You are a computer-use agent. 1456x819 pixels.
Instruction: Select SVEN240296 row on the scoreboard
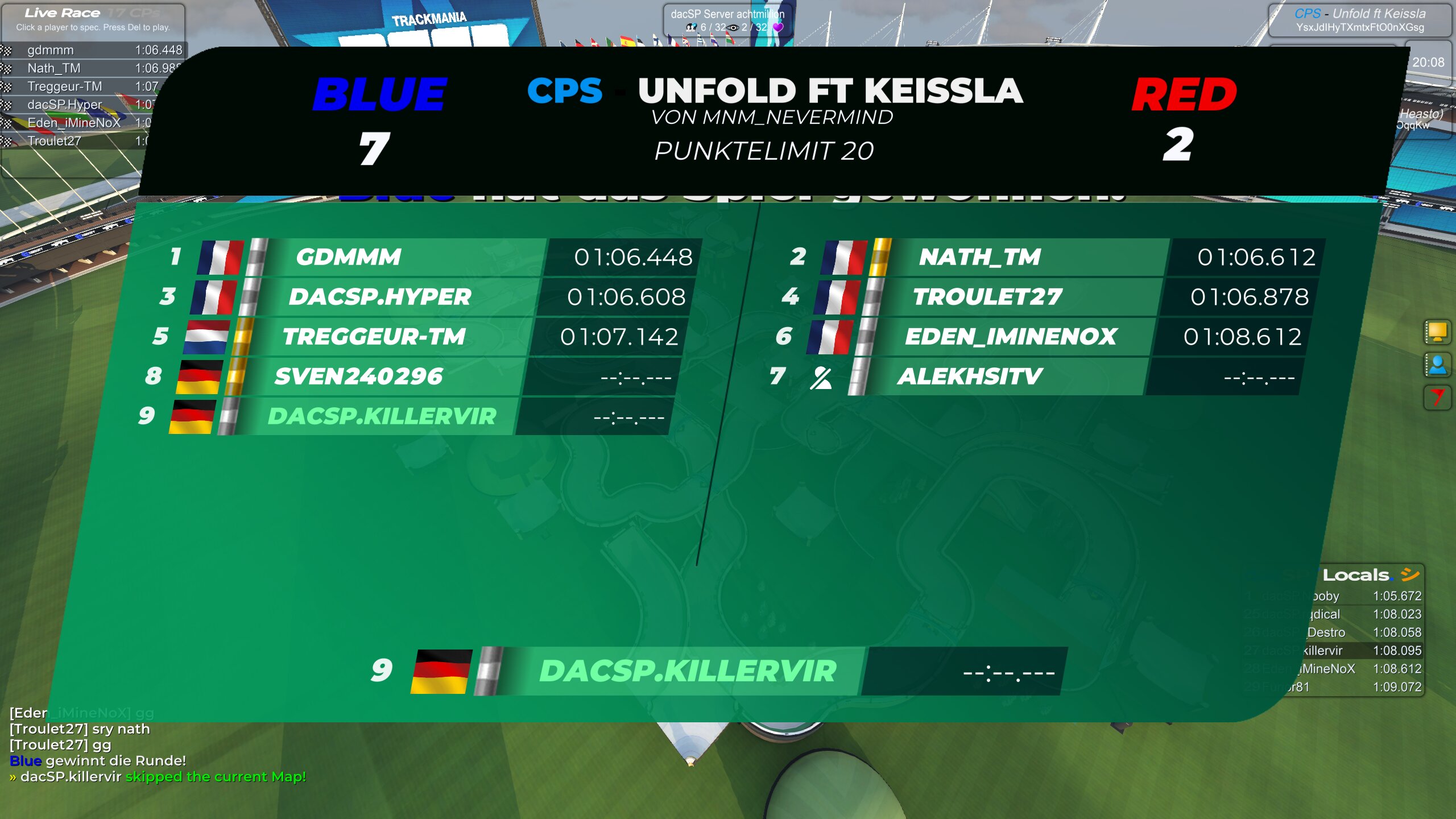pyautogui.click(x=358, y=377)
